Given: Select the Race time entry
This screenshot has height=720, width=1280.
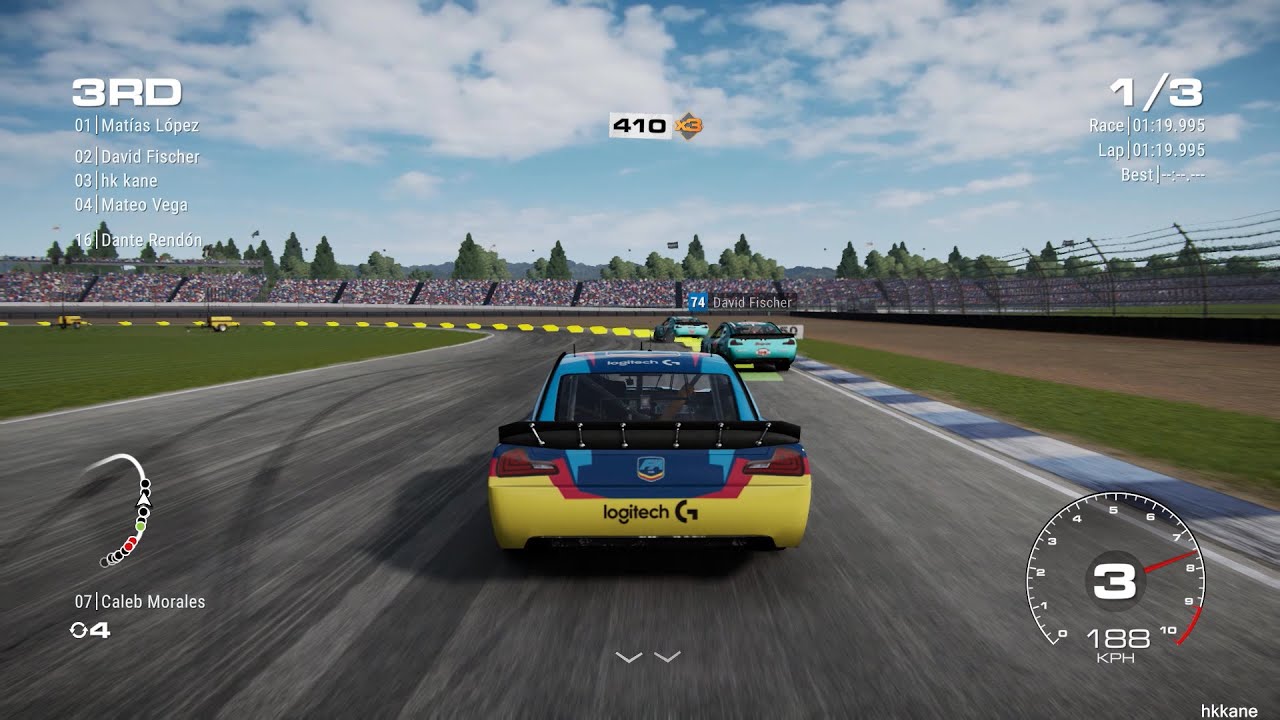Looking at the screenshot, I should 1145,126.
